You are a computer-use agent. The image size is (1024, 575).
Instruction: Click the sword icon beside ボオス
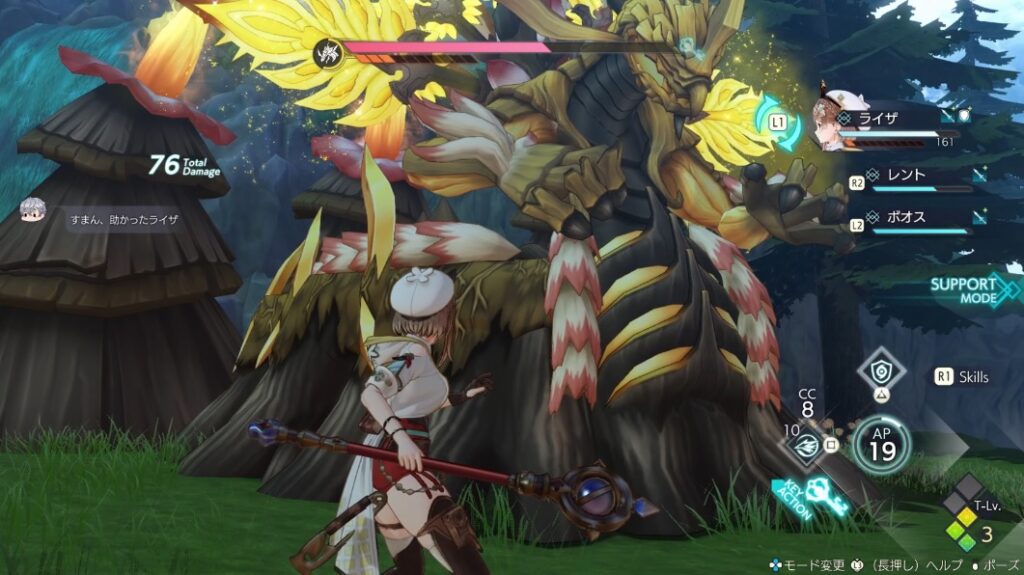(x=981, y=216)
